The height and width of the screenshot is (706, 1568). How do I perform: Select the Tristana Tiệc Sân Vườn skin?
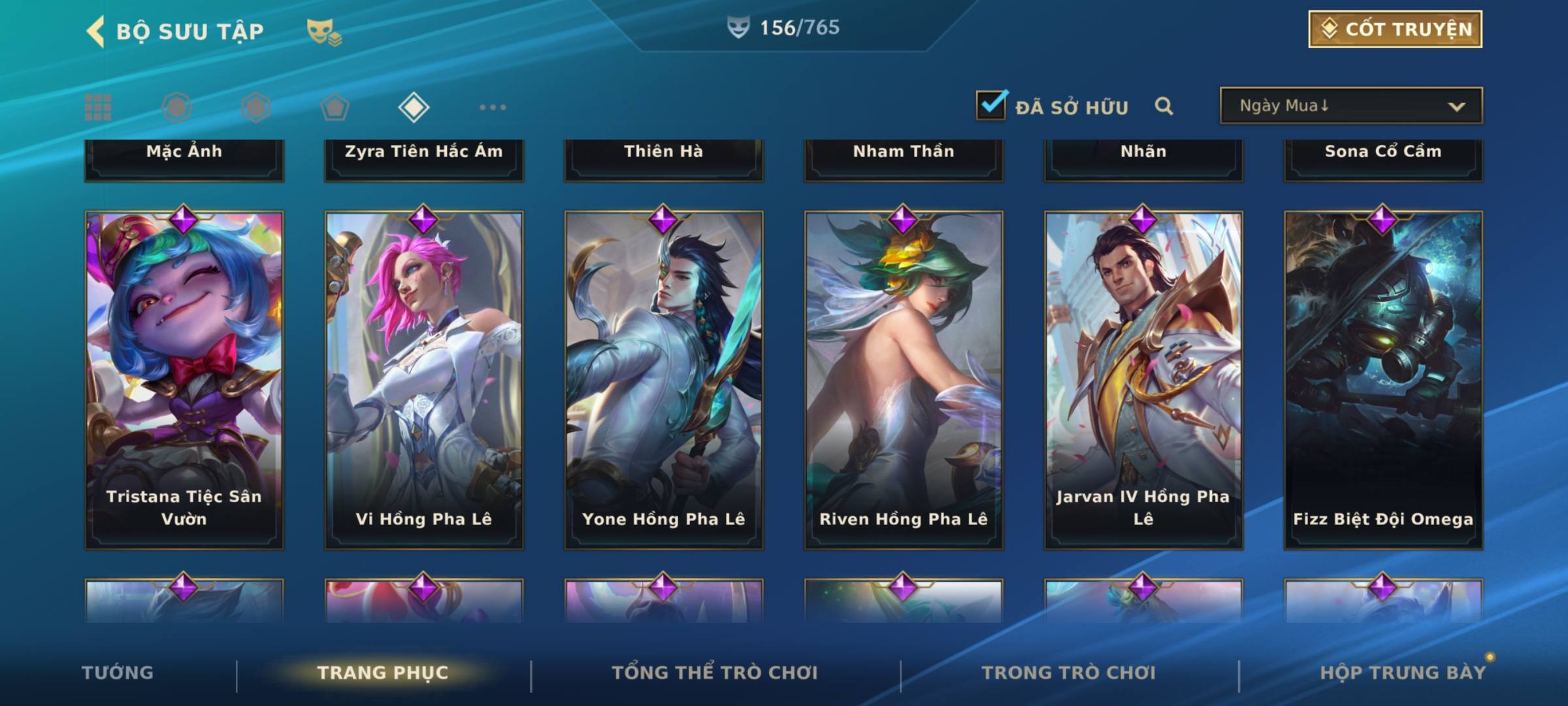click(x=184, y=379)
